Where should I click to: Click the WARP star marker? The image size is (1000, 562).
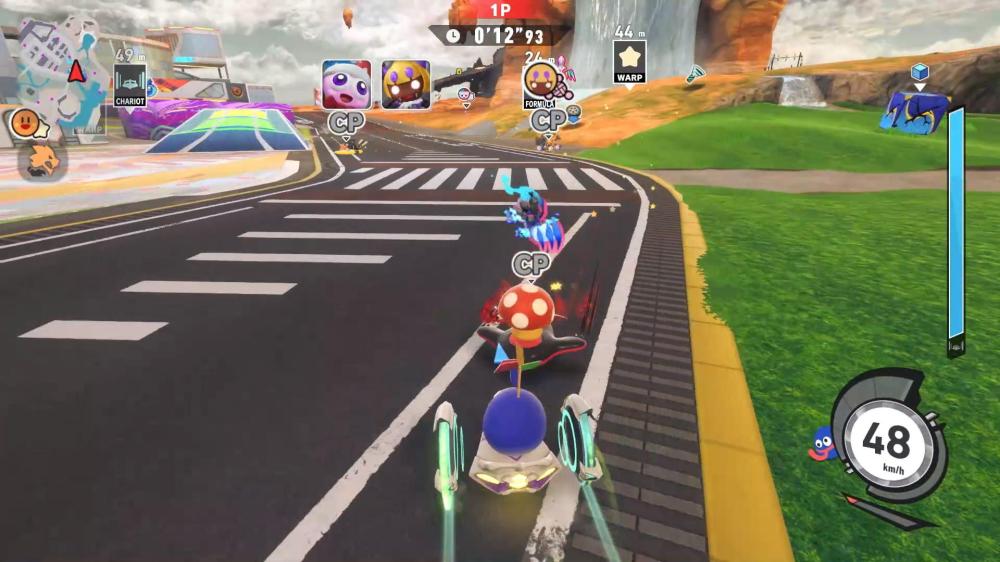629,61
